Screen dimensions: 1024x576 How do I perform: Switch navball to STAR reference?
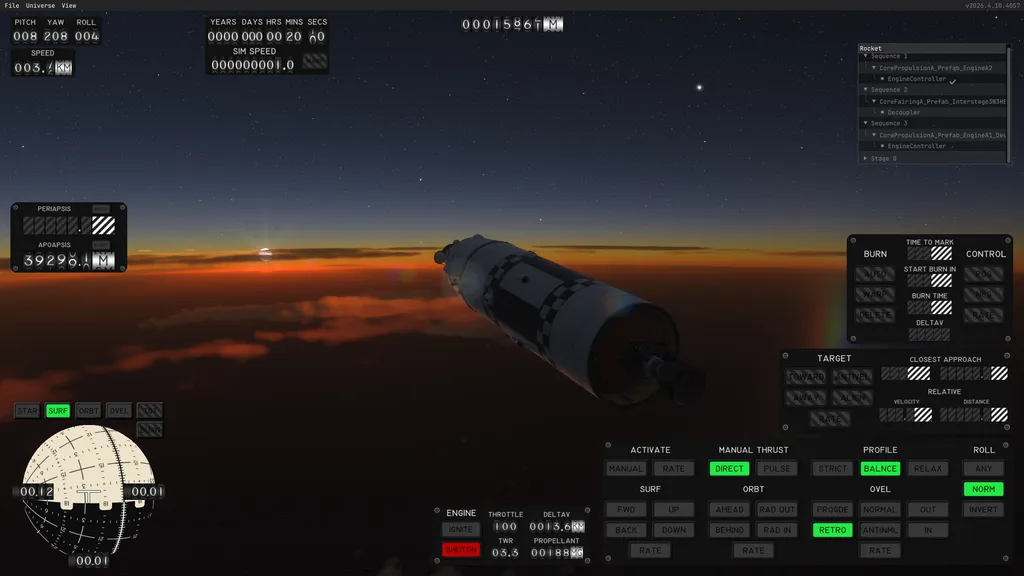(27, 411)
